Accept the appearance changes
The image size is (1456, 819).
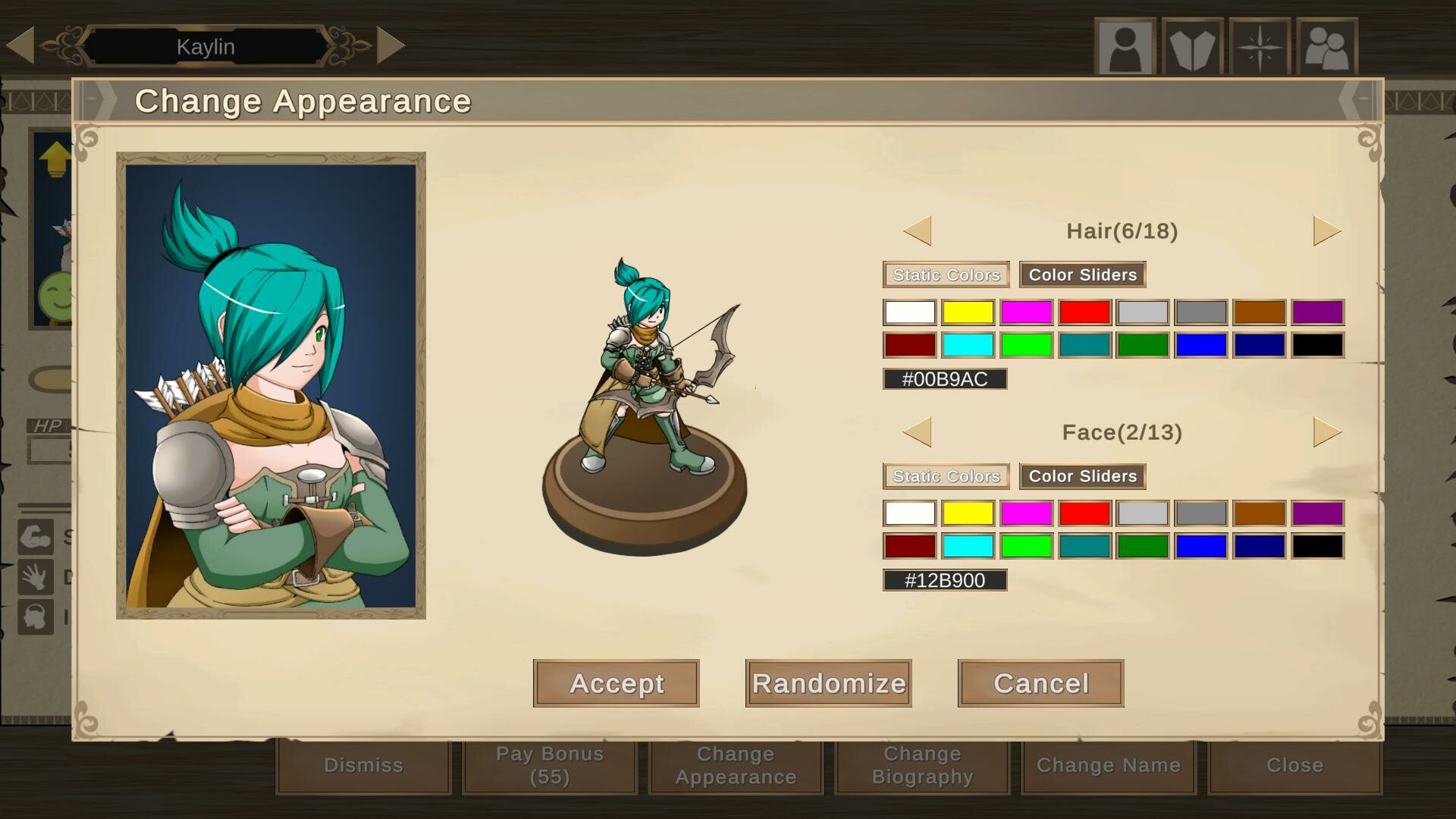coord(616,683)
